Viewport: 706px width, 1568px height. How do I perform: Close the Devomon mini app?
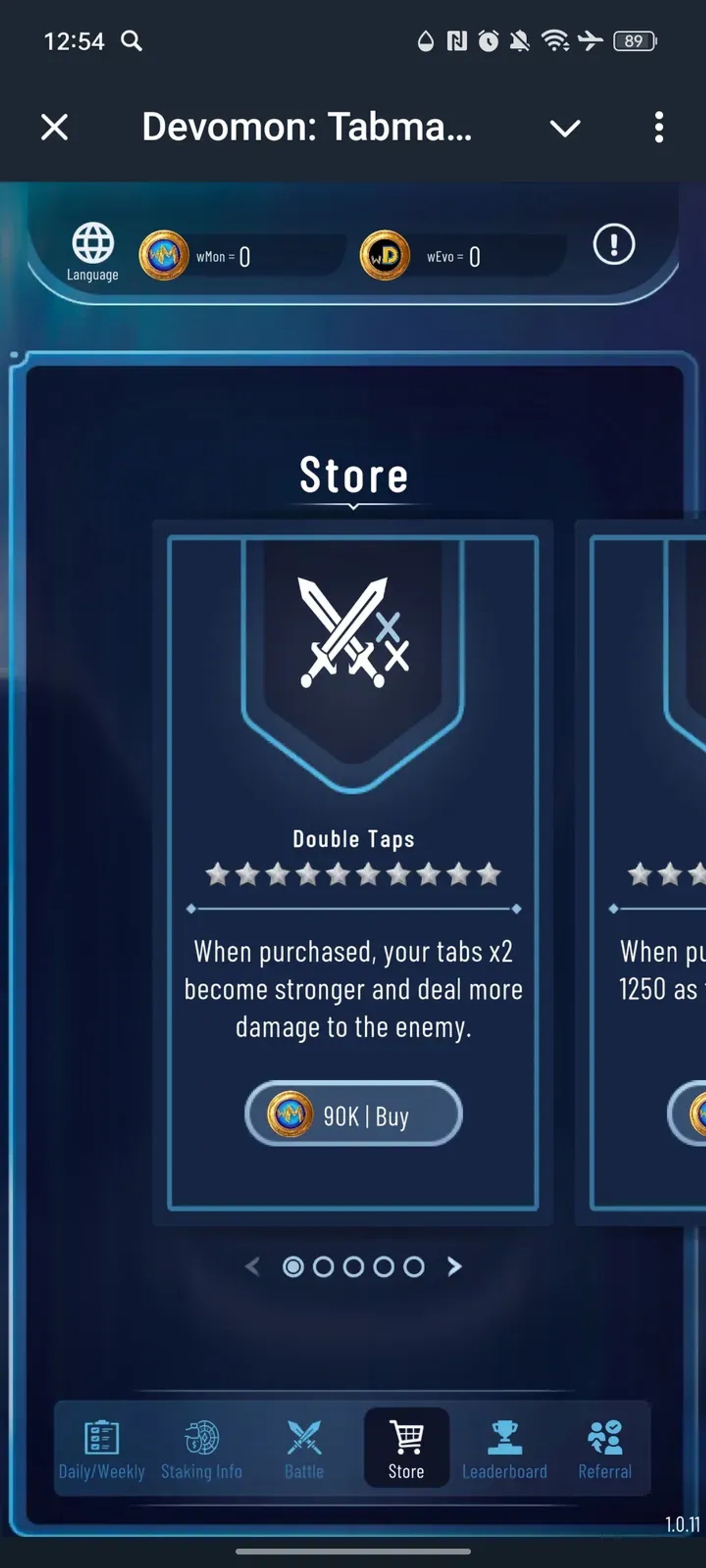(55, 127)
